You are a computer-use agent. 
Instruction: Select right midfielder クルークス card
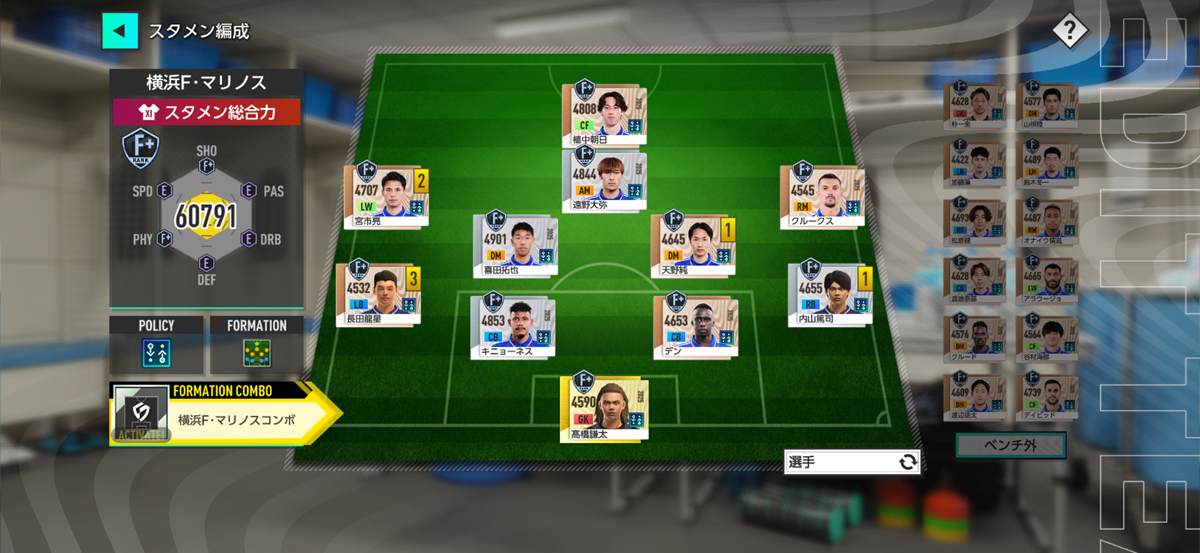[x=821, y=195]
